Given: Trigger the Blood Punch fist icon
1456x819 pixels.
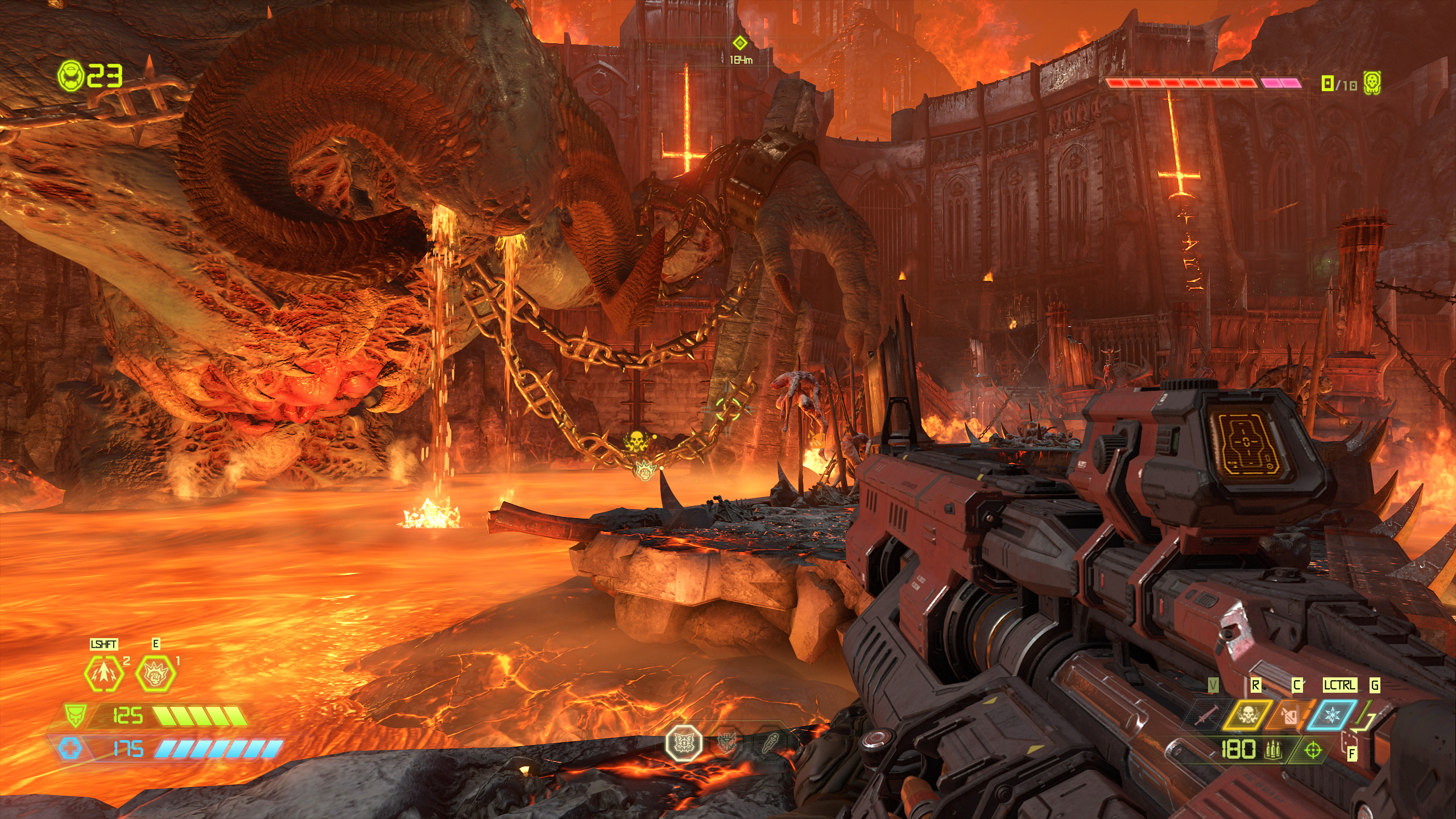Looking at the screenshot, I should [156, 673].
